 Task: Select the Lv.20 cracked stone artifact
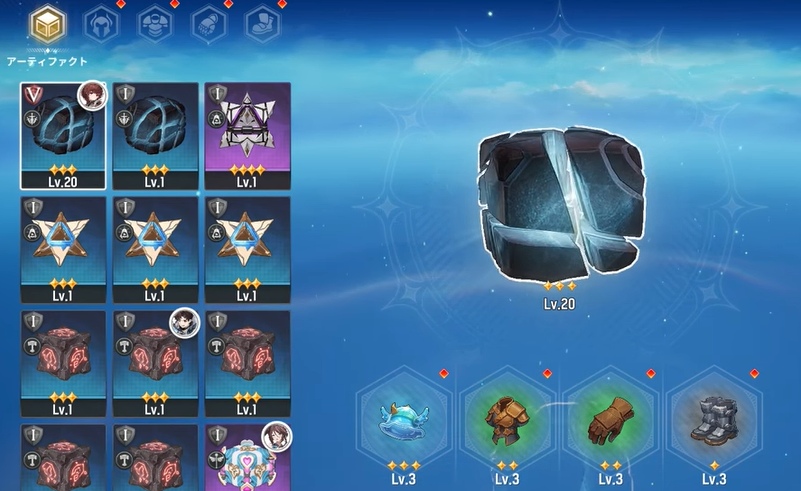click(x=63, y=135)
